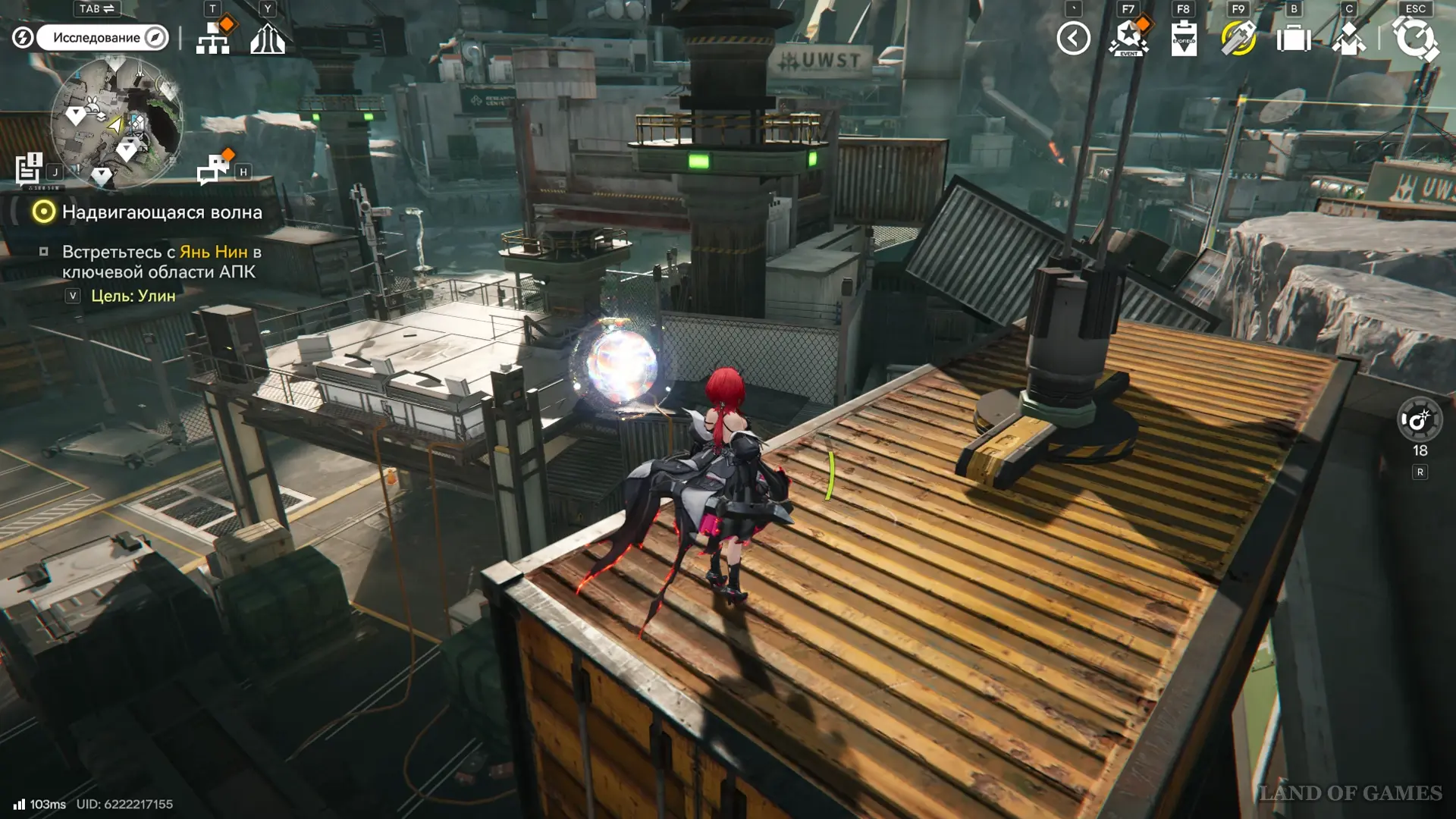Click the Цель: Улин target line

click(x=133, y=296)
